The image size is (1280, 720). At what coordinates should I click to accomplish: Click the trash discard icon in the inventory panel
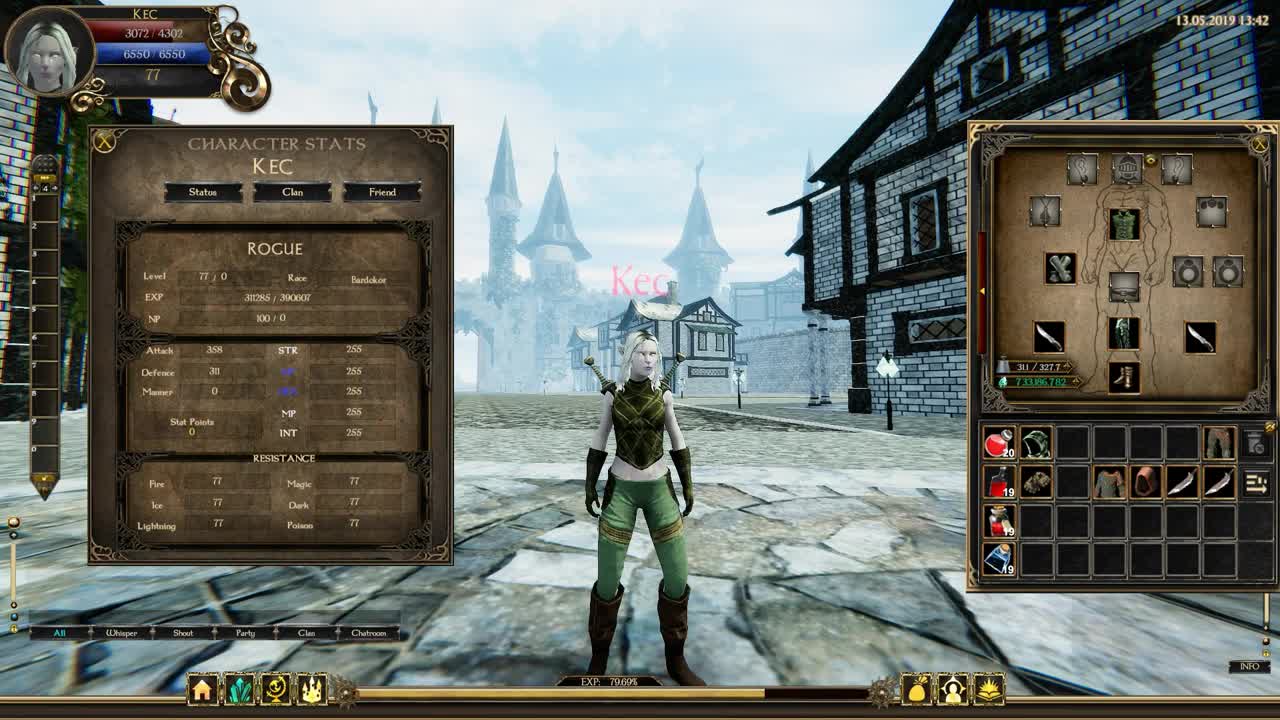coord(1256,443)
